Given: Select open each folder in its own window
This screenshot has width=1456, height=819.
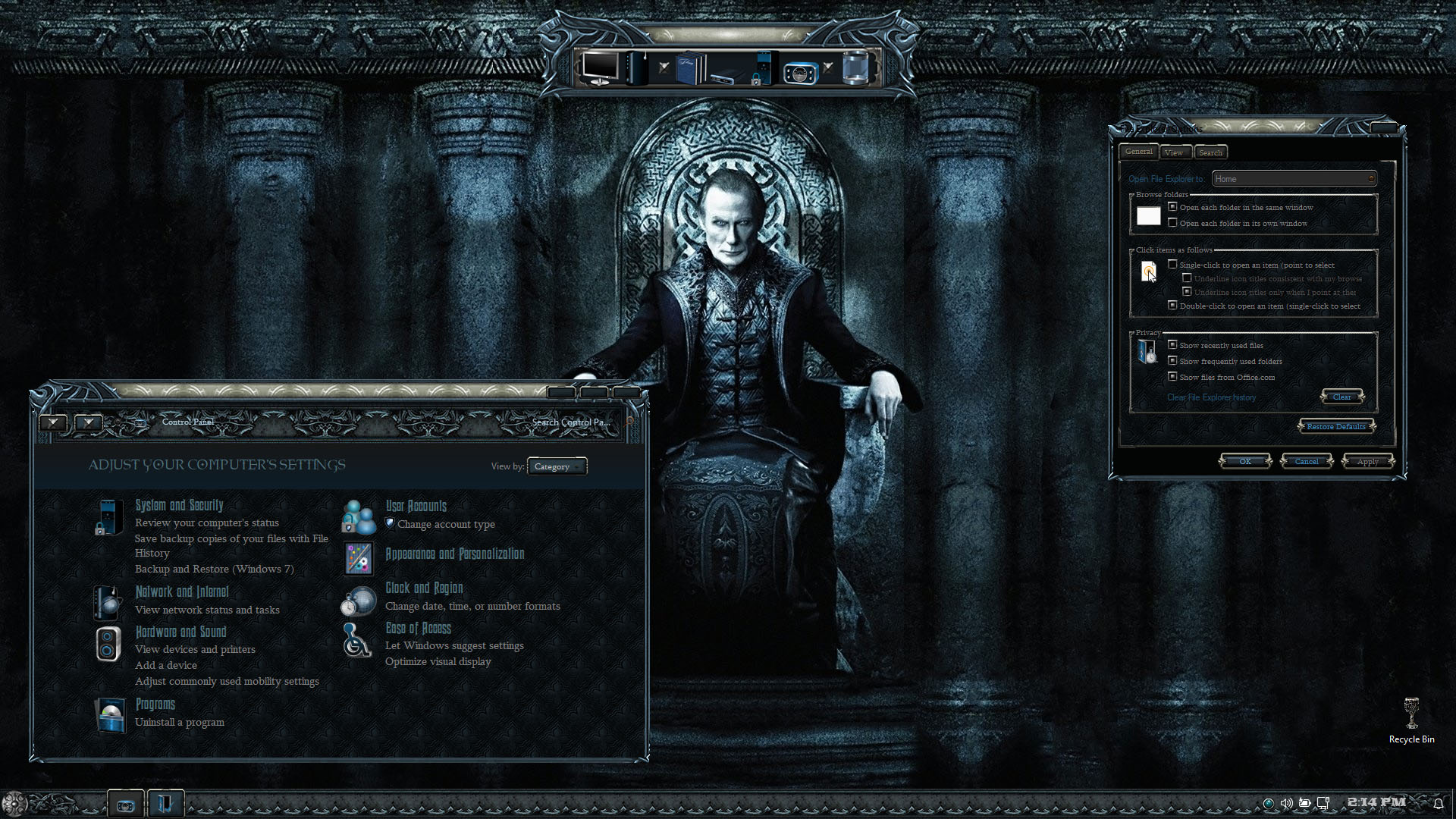Looking at the screenshot, I should pos(1173,223).
